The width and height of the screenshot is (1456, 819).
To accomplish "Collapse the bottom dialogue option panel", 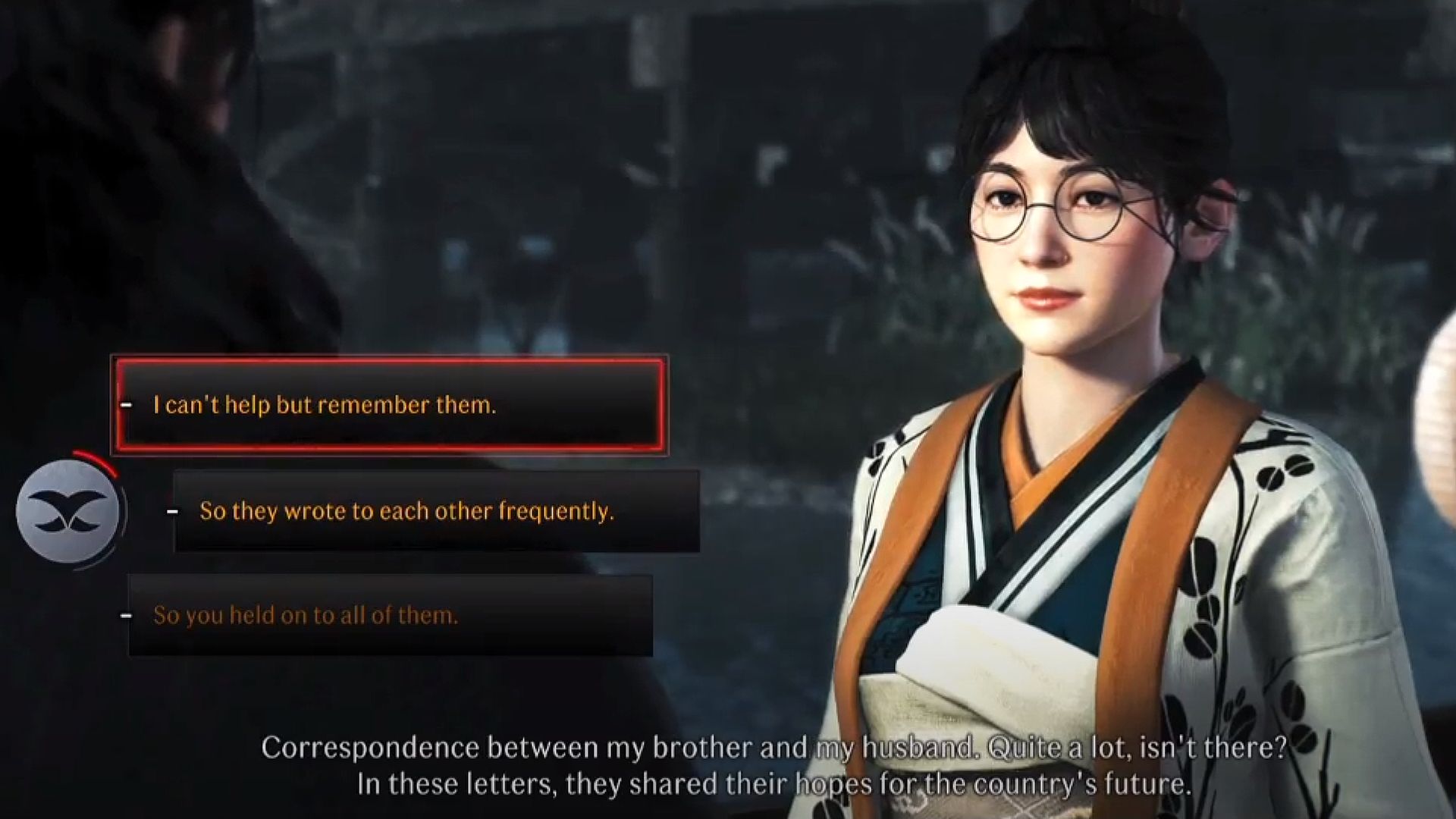I will click(x=391, y=616).
